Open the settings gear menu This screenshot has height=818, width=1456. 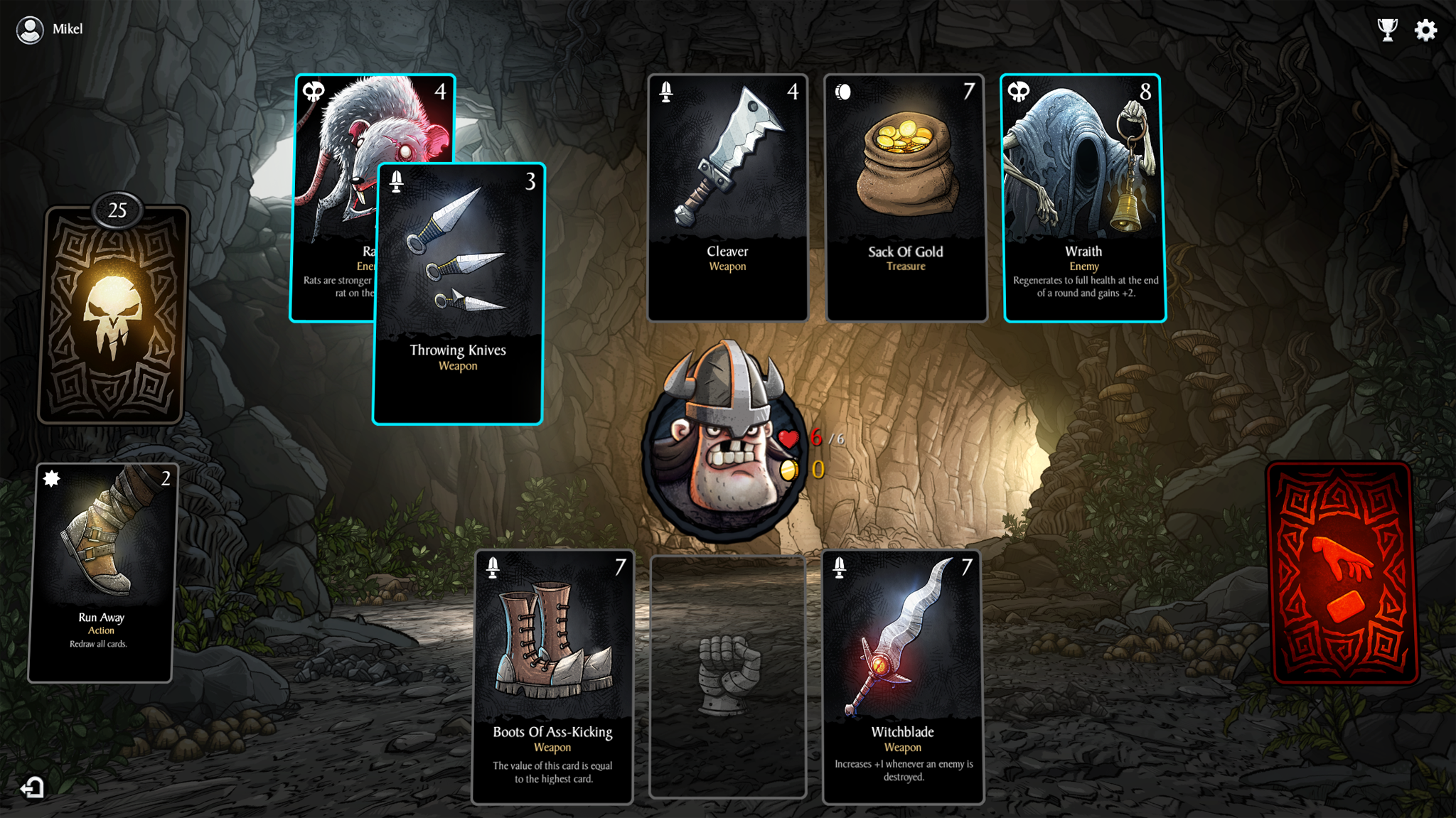1425,29
